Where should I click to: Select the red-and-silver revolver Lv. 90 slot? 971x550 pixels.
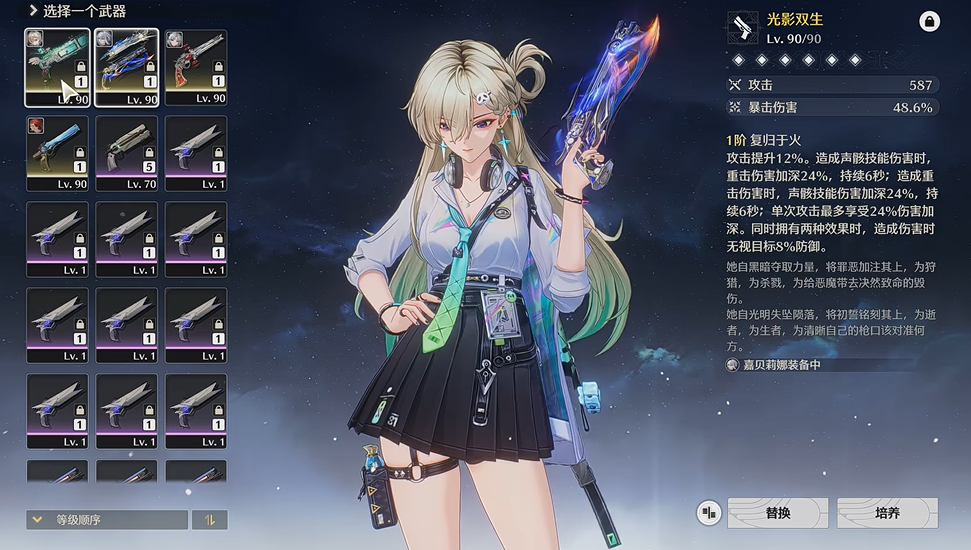[x=196, y=67]
